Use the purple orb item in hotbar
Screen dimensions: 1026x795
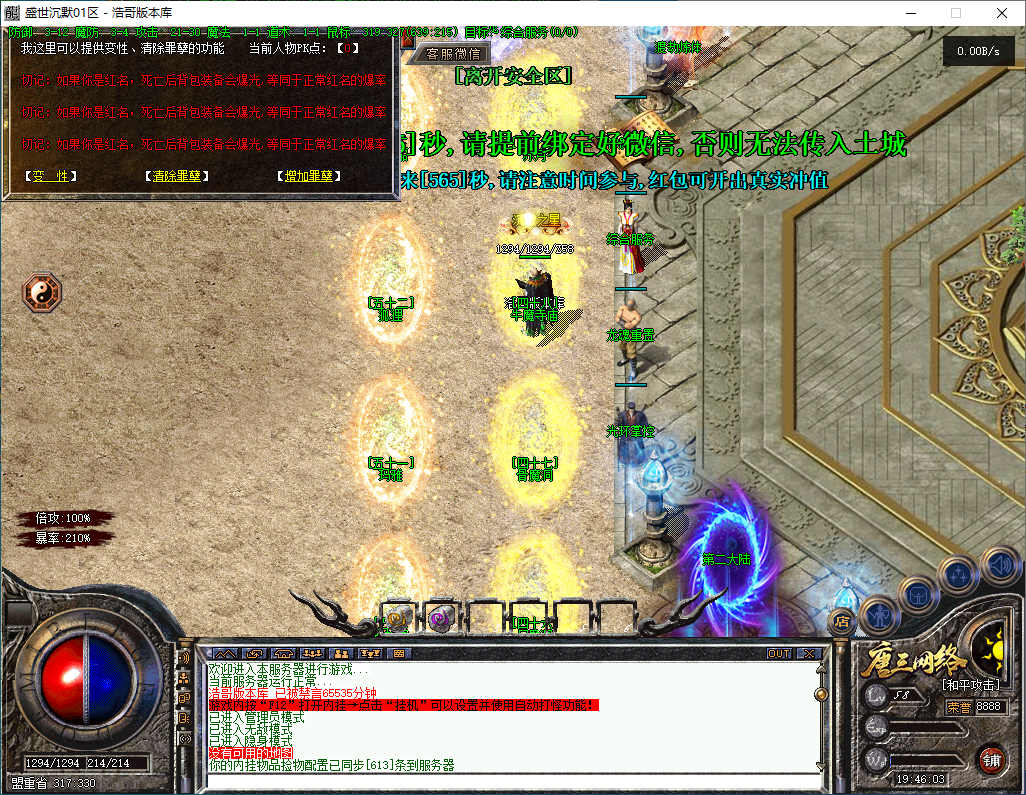point(441,620)
